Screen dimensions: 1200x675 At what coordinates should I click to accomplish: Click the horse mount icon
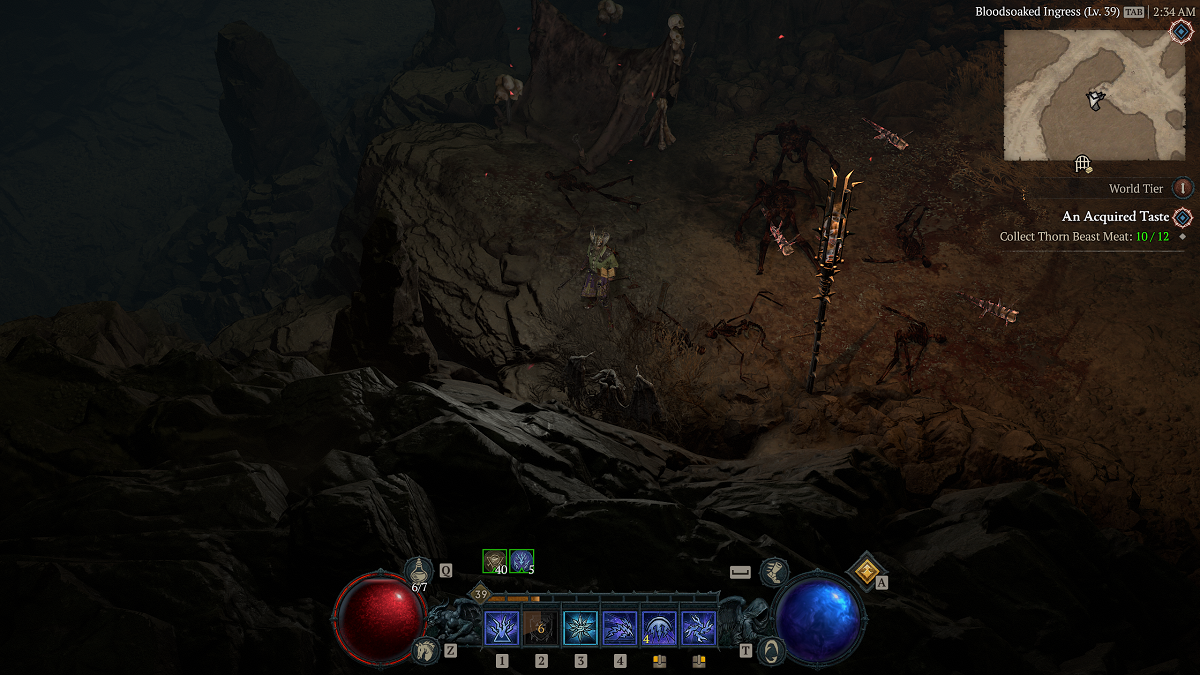(424, 650)
